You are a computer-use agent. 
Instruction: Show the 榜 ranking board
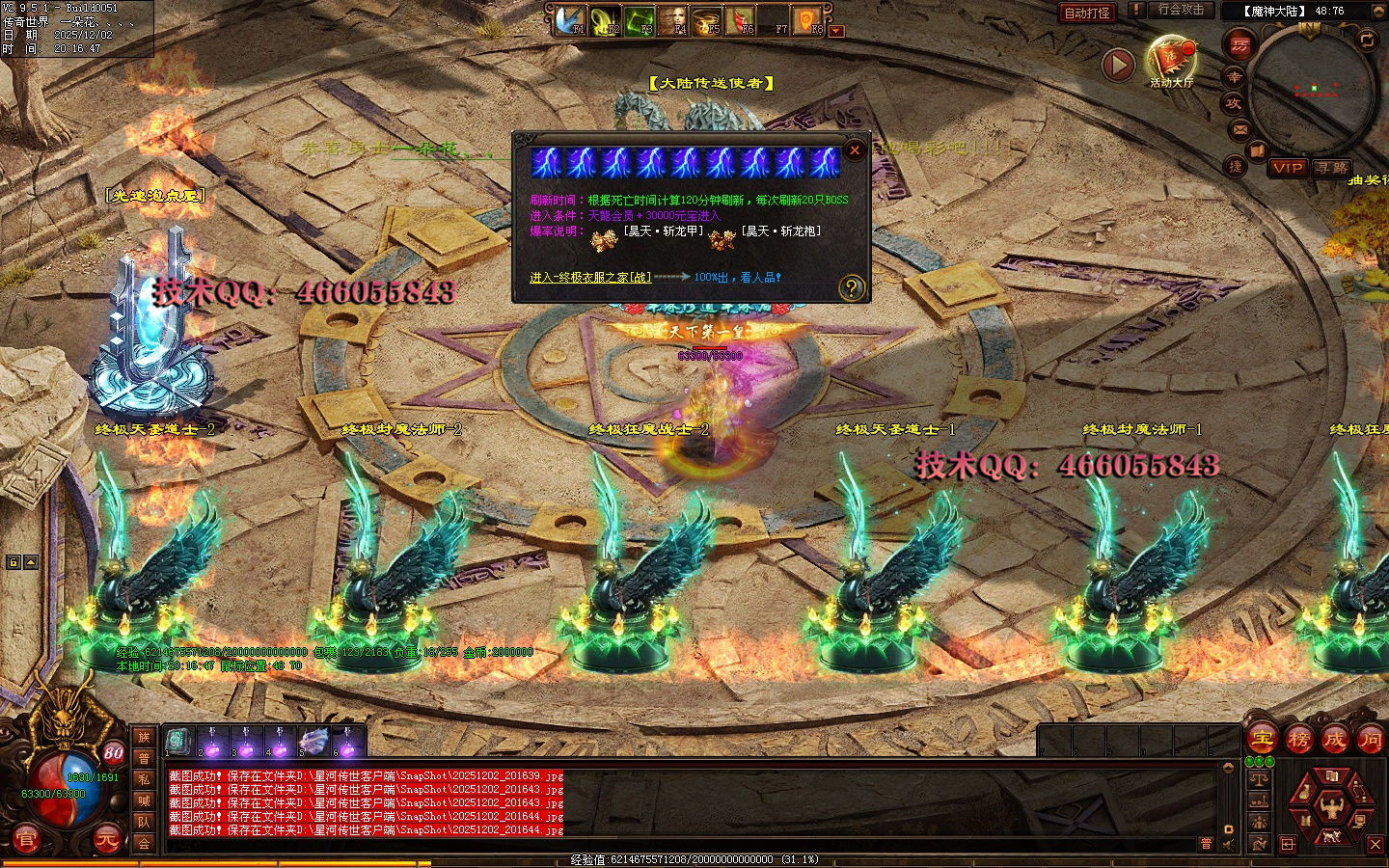1298,739
